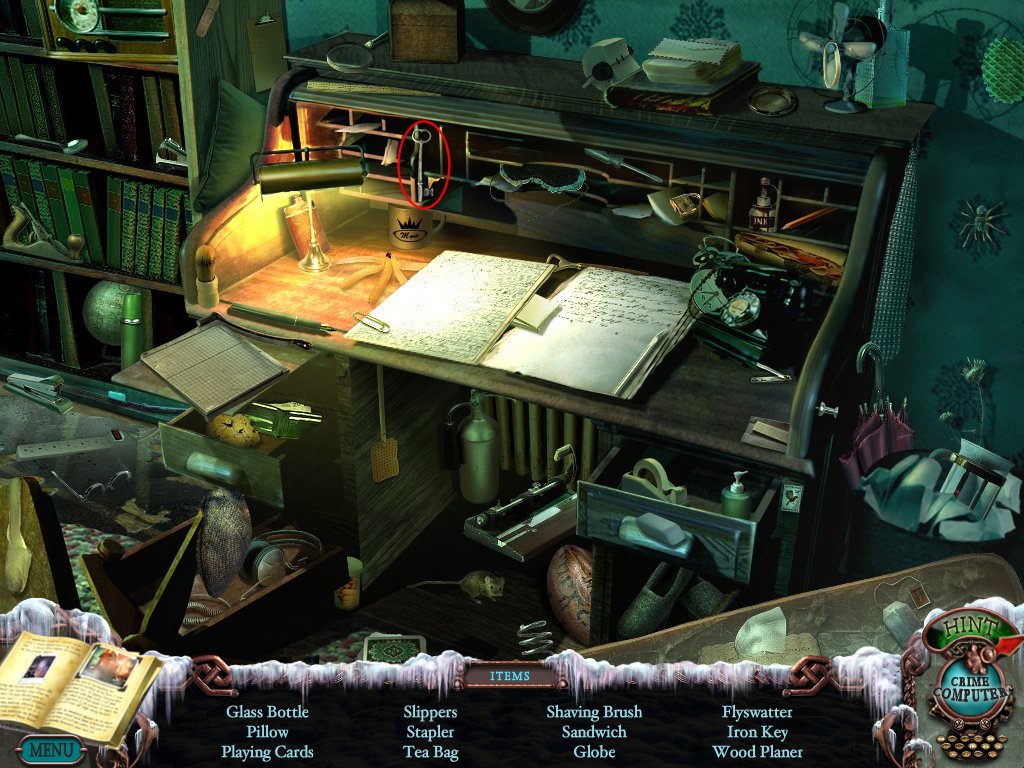1024x768 pixels.
Task: Open the Crime Computer
Action: tap(961, 689)
